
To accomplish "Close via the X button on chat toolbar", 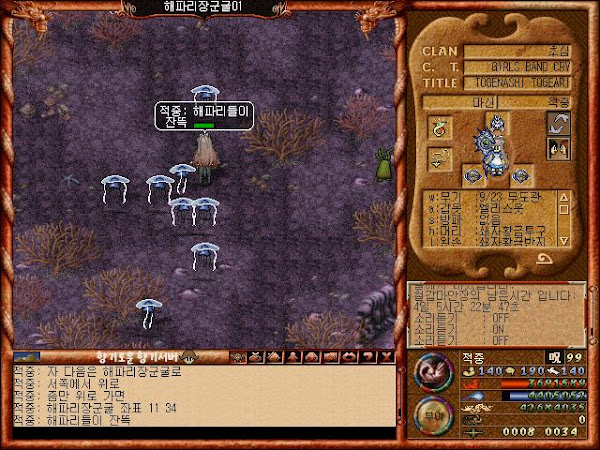I will click(x=386, y=356).
